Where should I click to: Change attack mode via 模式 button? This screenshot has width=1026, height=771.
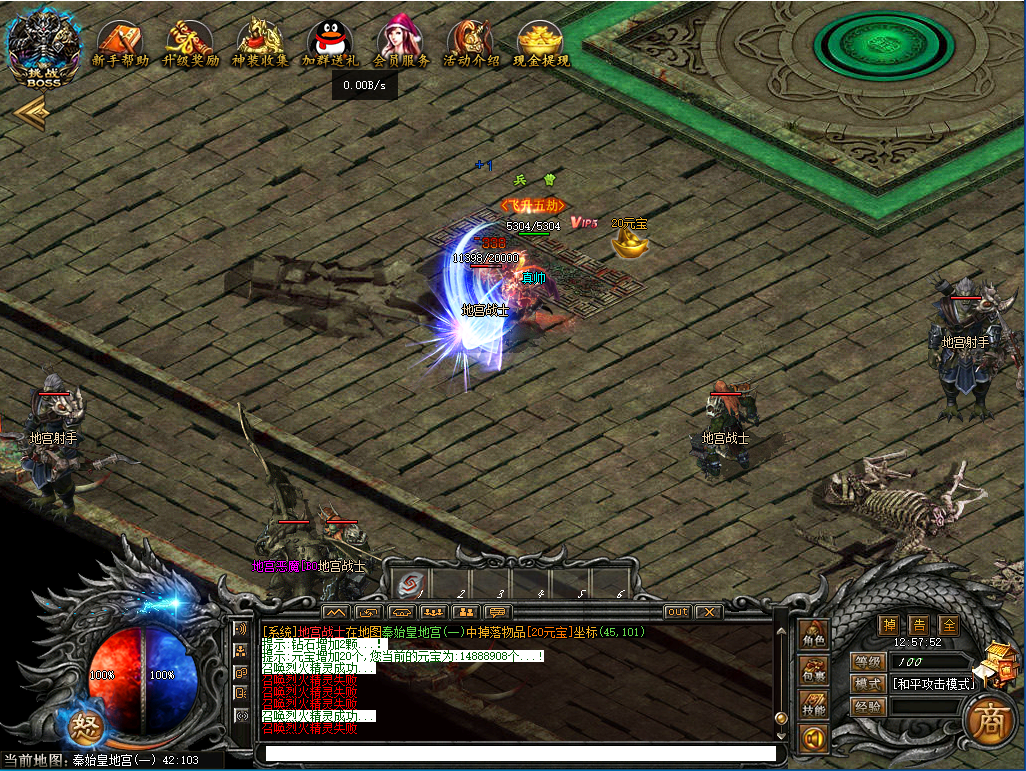(x=866, y=684)
